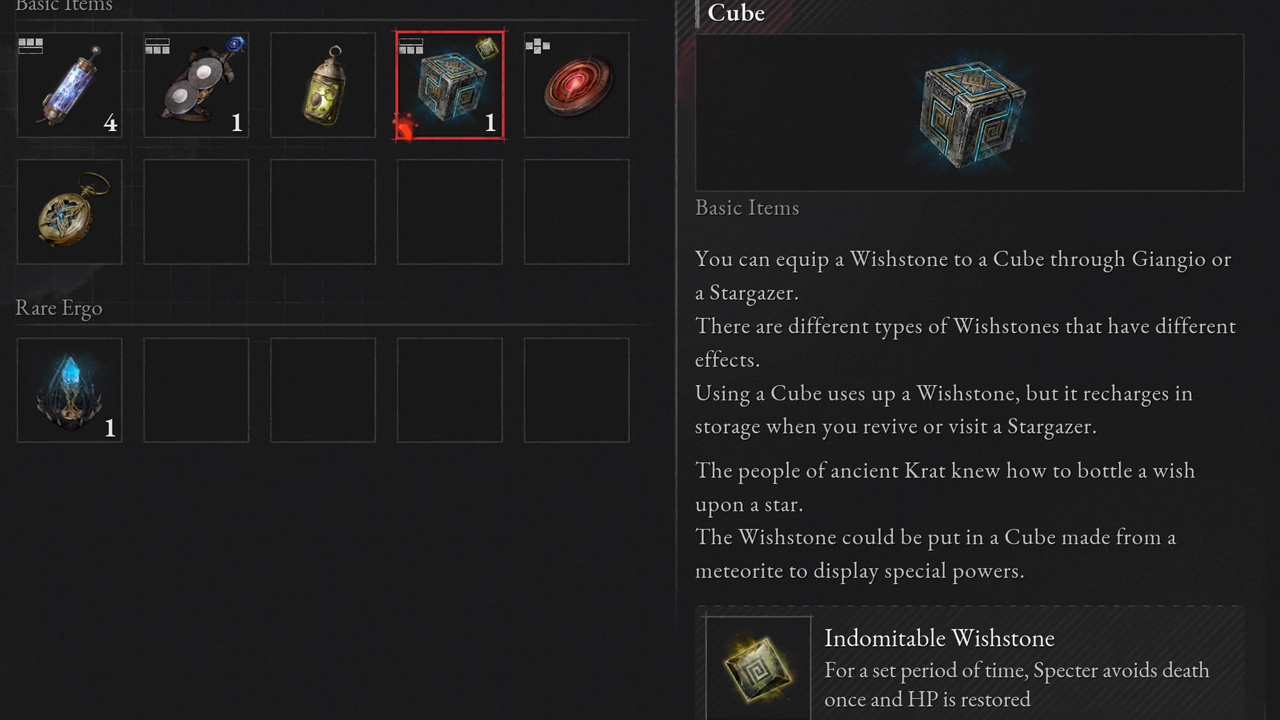1280x720 pixels.
Task: Select the highlighted Cube item
Action: (449, 85)
